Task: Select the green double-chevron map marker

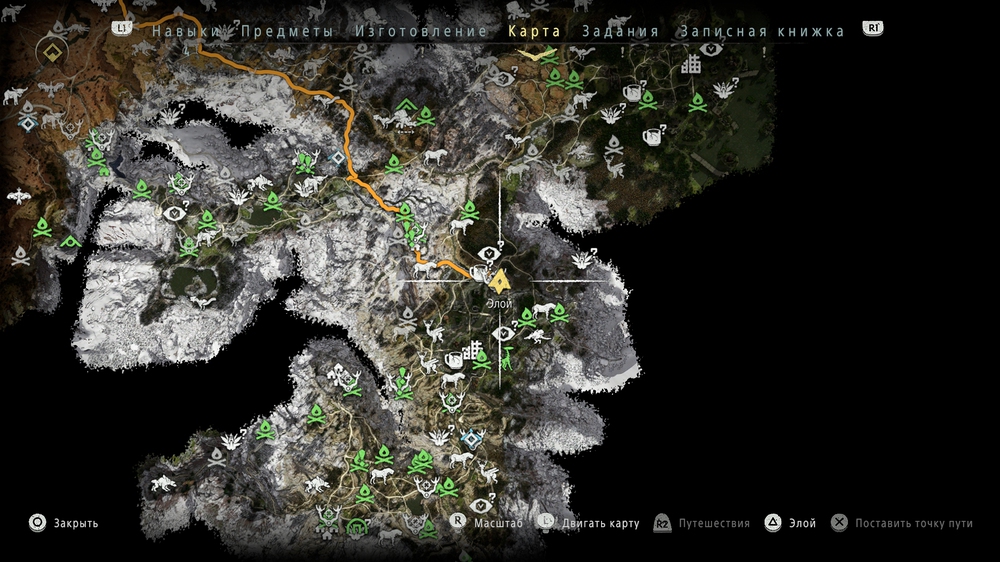Action: coord(405,106)
